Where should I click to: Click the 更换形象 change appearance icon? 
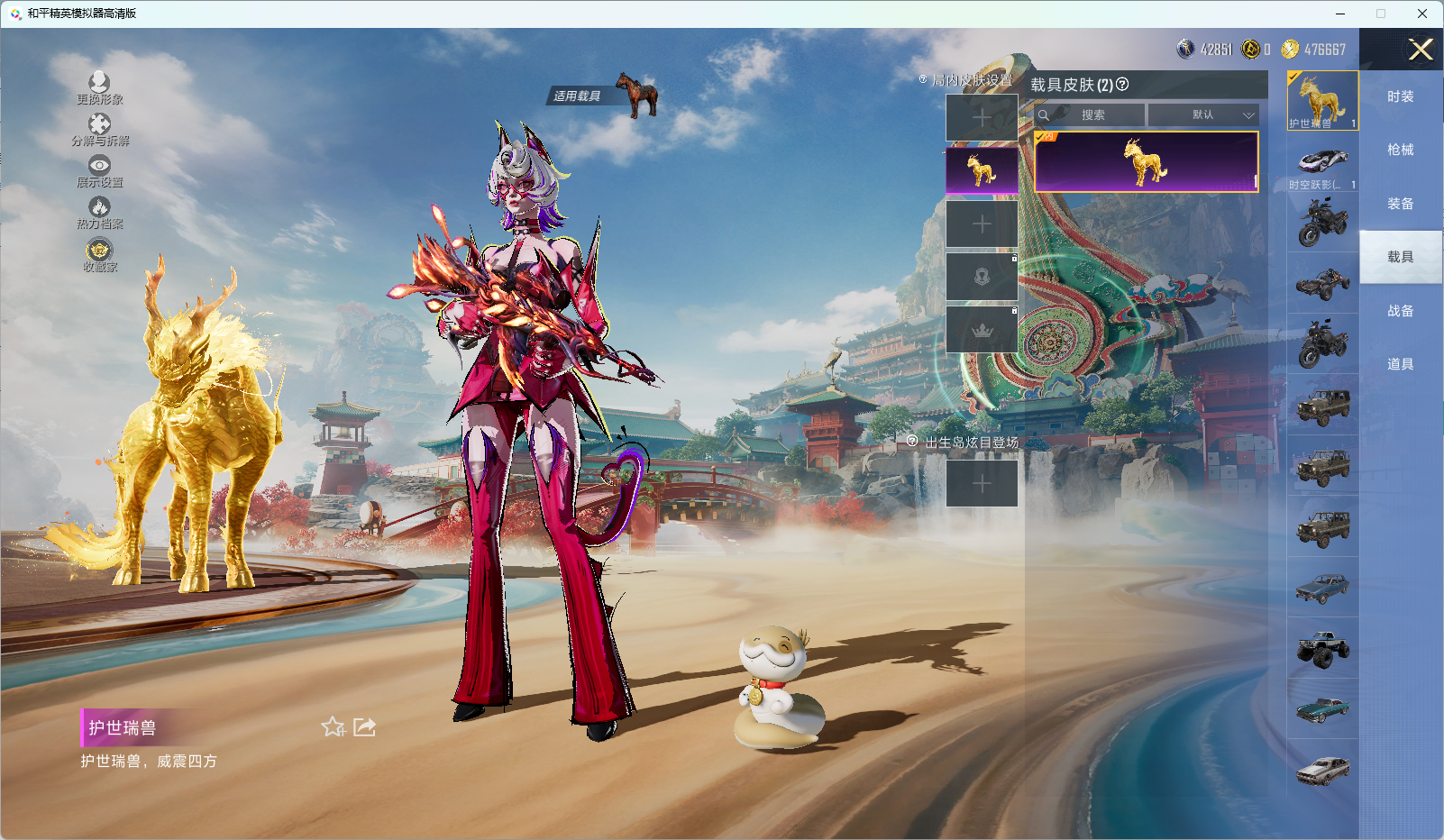pyautogui.click(x=99, y=83)
